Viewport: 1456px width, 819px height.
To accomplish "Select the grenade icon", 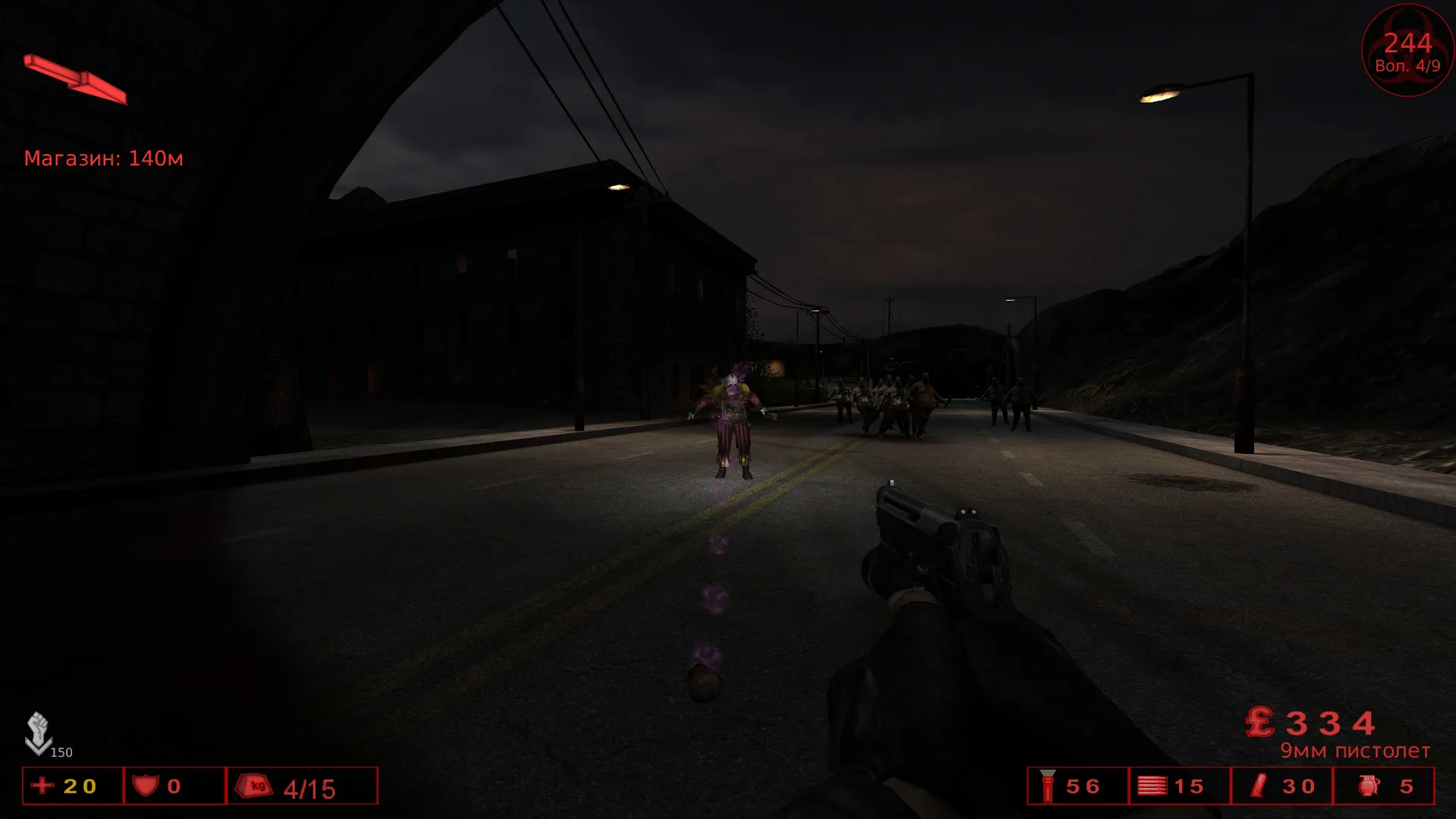I will (x=1369, y=786).
